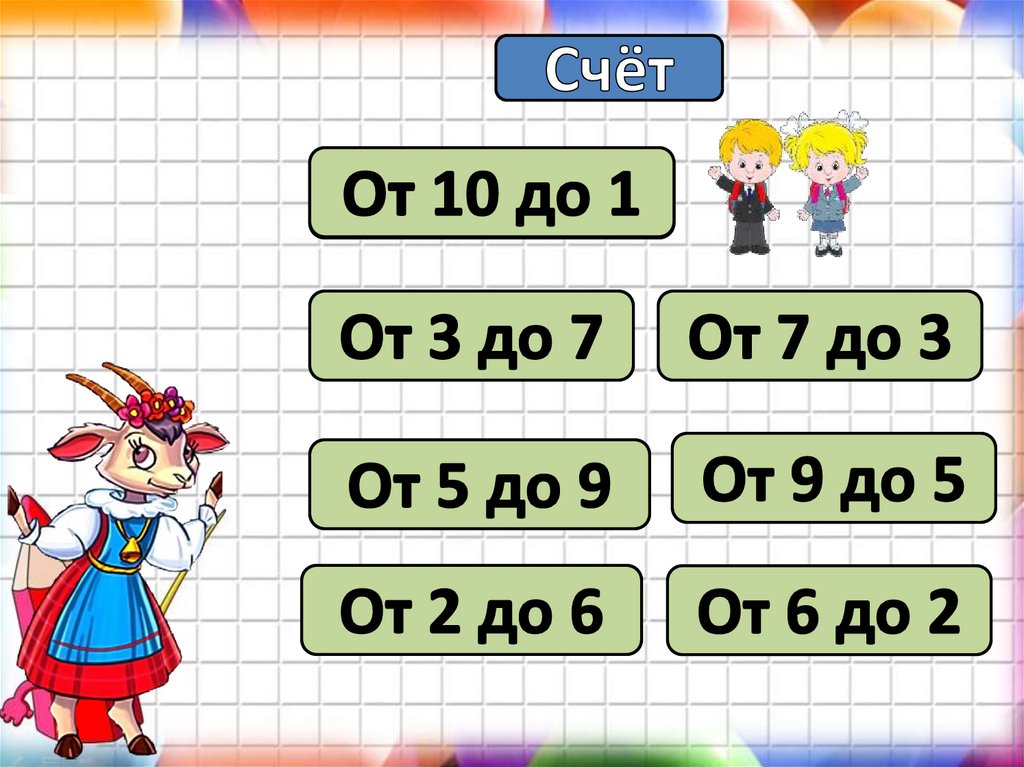Choose the От 3 до 7 option
The height and width of the screenshot is (767, 1024).
(x=471, y=336)
